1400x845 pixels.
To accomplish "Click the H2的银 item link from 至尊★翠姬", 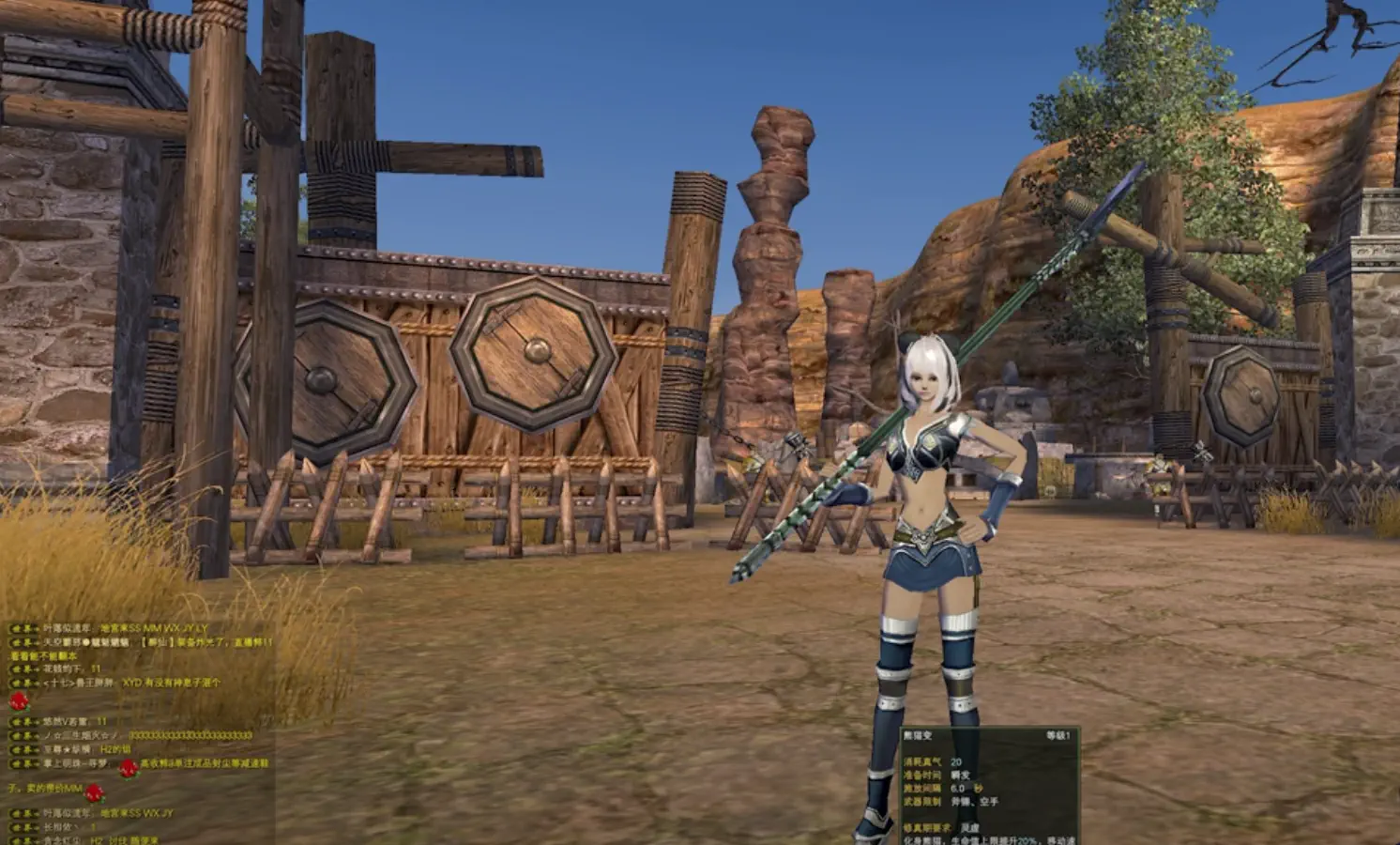I will click(118, 749).
